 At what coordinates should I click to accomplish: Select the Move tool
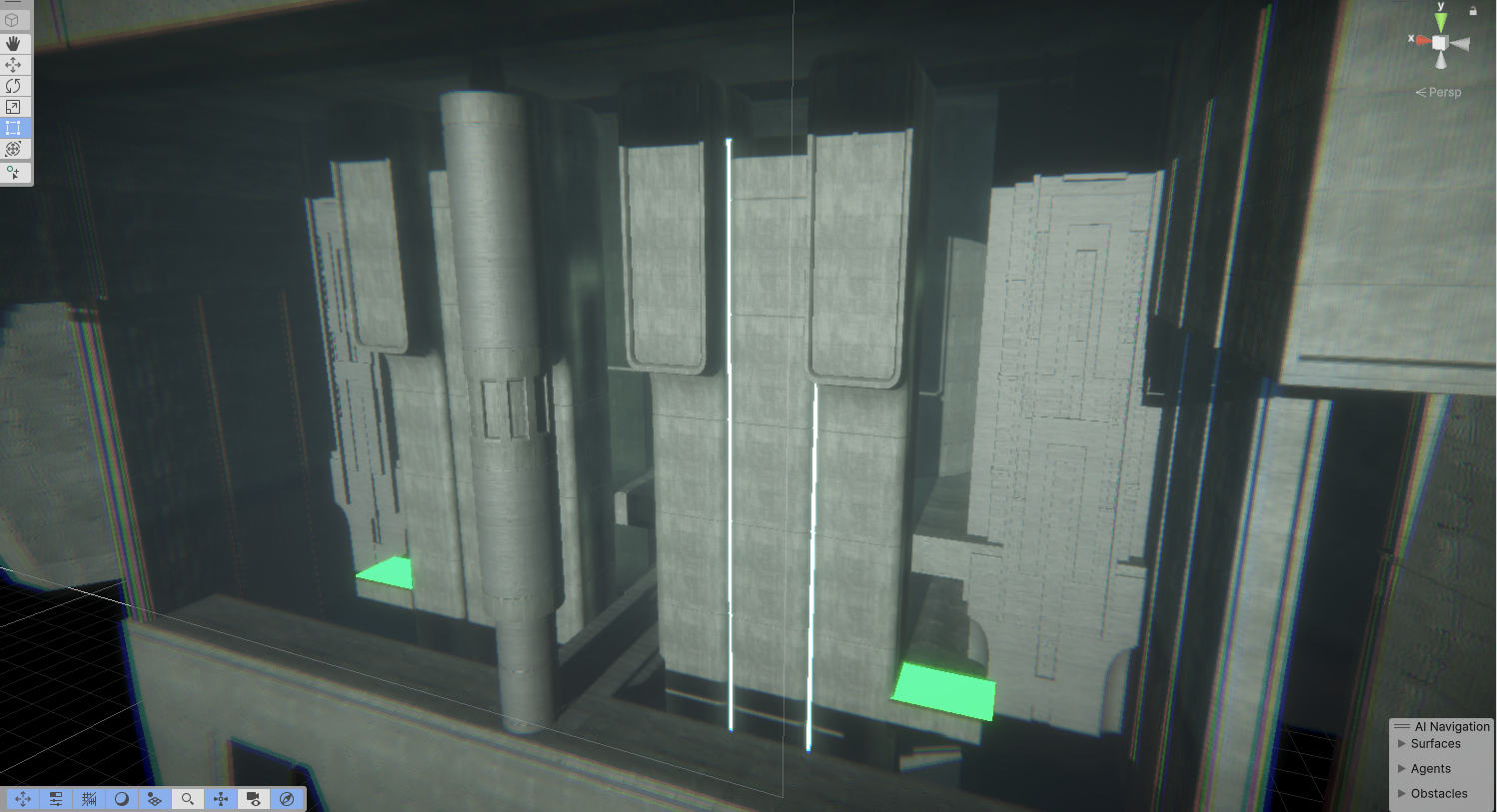(x=14, y=65)
